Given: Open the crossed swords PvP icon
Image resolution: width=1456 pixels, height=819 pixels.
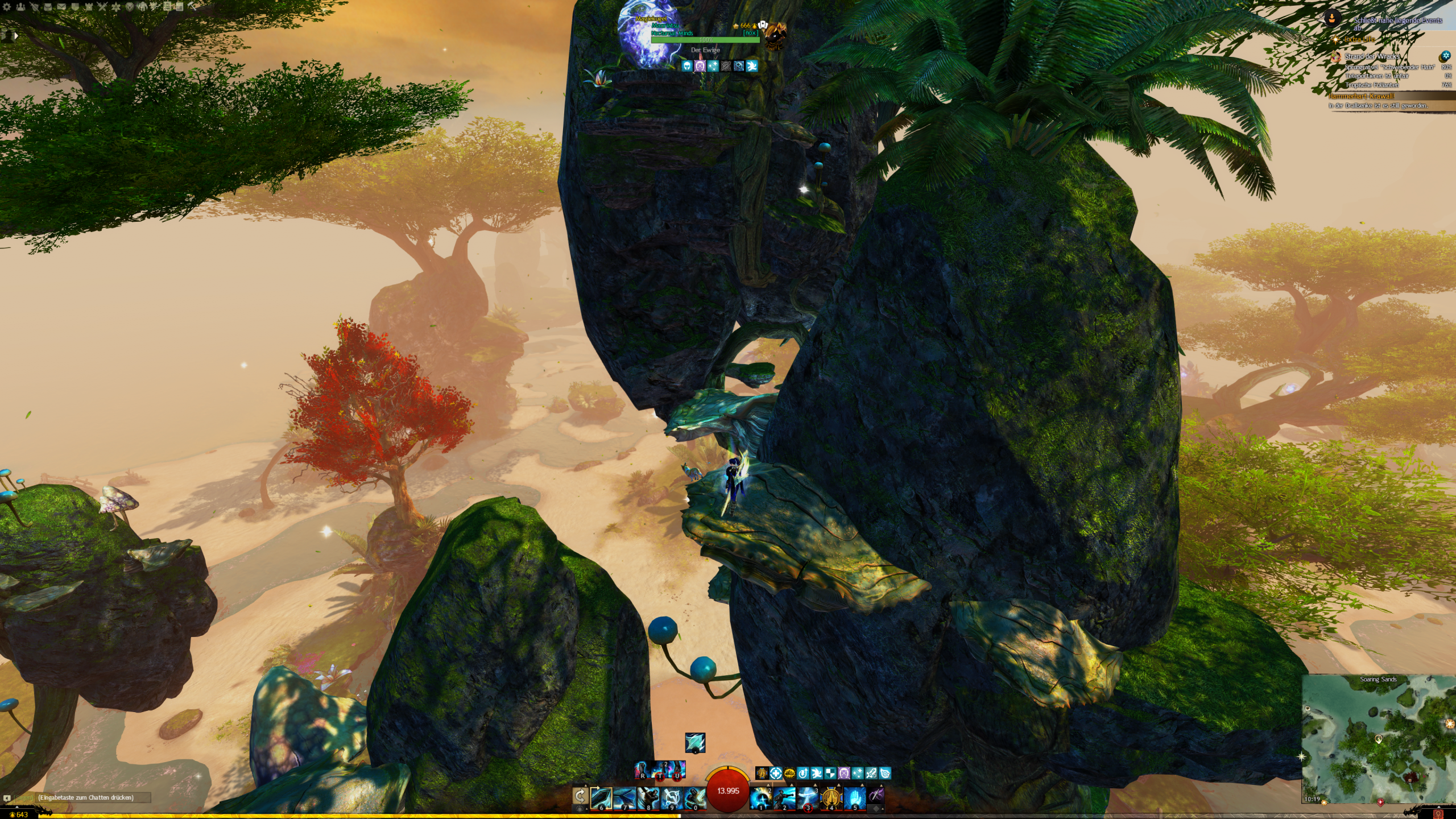Looking at the screenshot, I should coord(102,7).
